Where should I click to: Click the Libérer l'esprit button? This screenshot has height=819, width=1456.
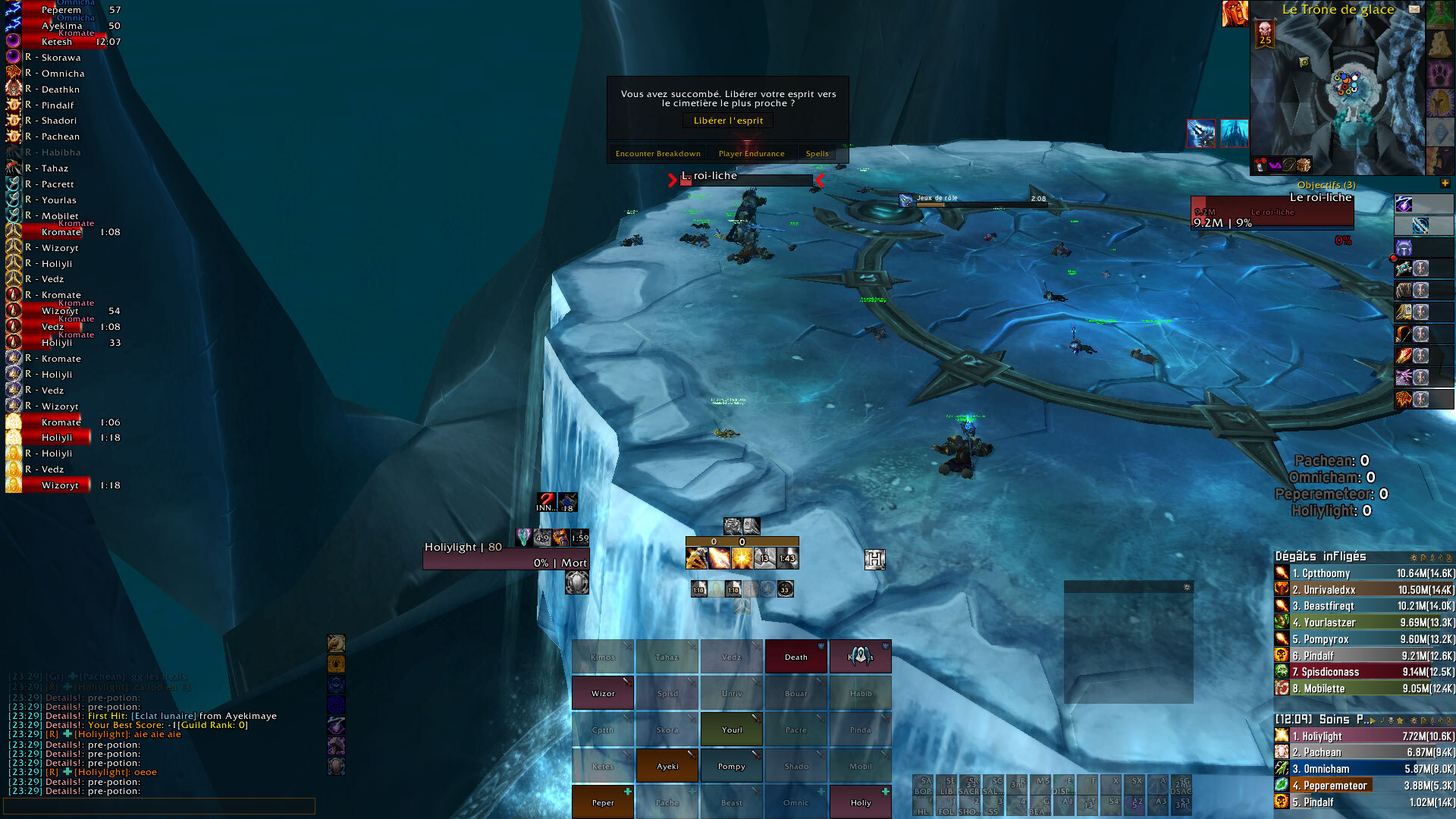728,121
